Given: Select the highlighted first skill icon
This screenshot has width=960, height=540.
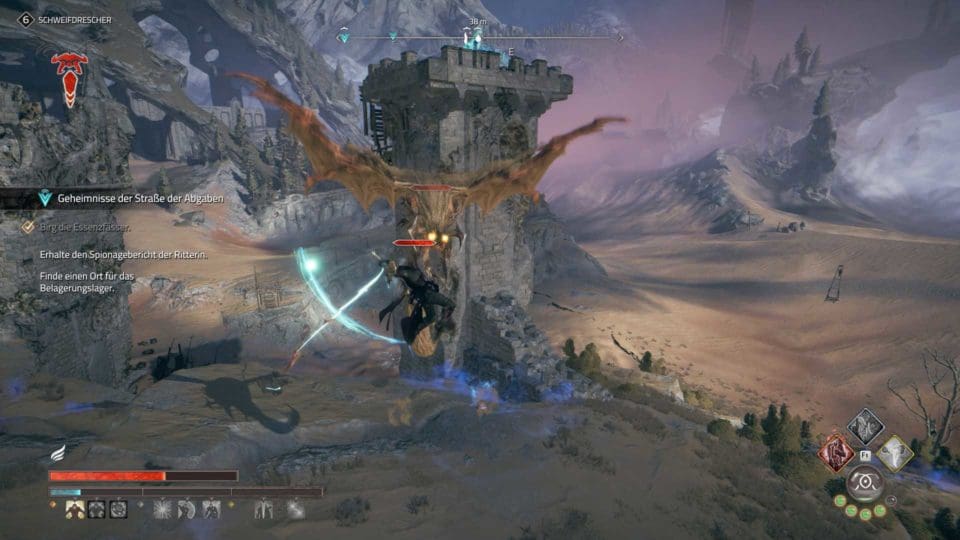Looking at the screenshot, I should click(74, 509).
